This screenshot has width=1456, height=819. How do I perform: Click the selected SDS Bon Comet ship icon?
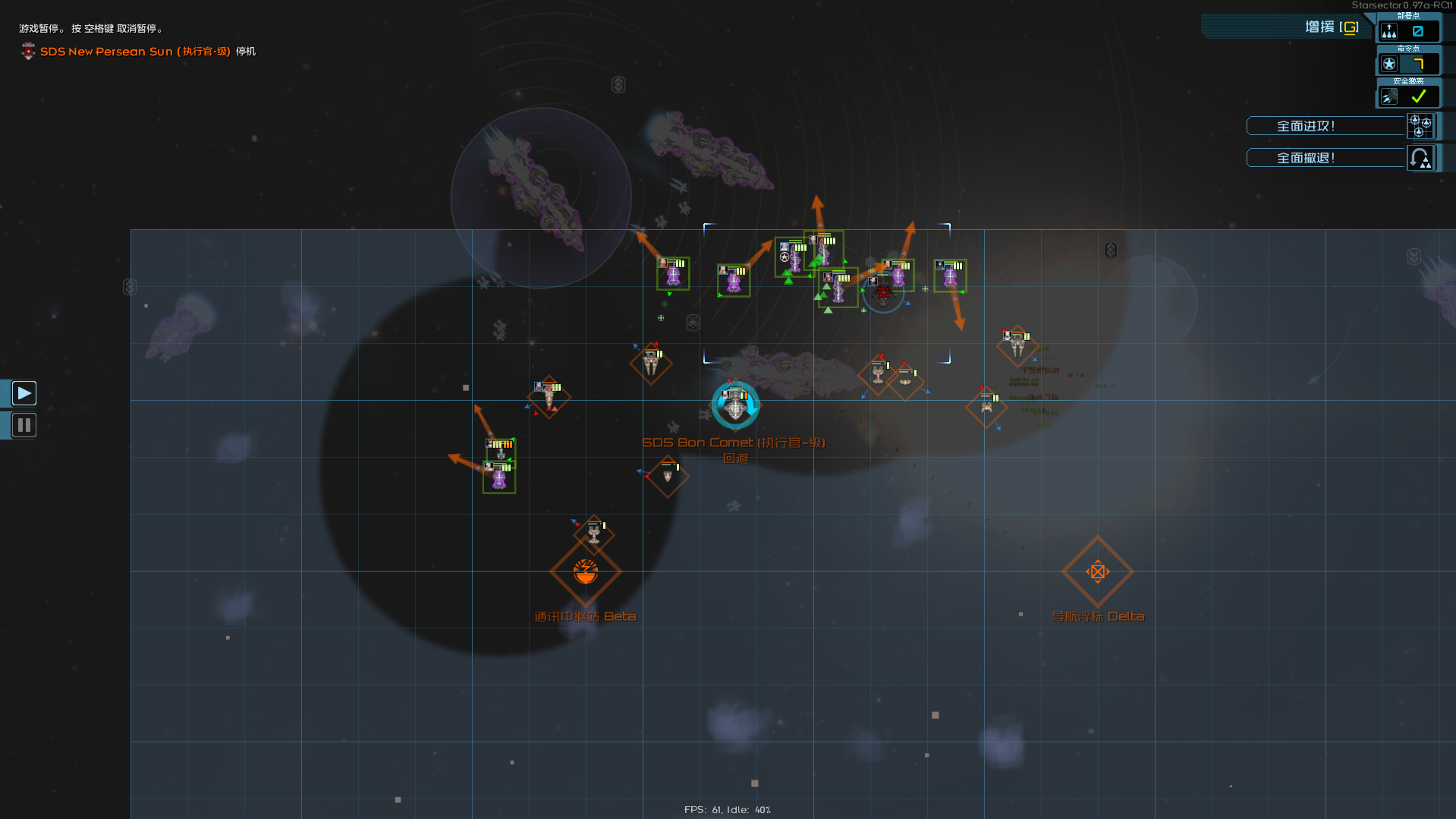point(734,406)
